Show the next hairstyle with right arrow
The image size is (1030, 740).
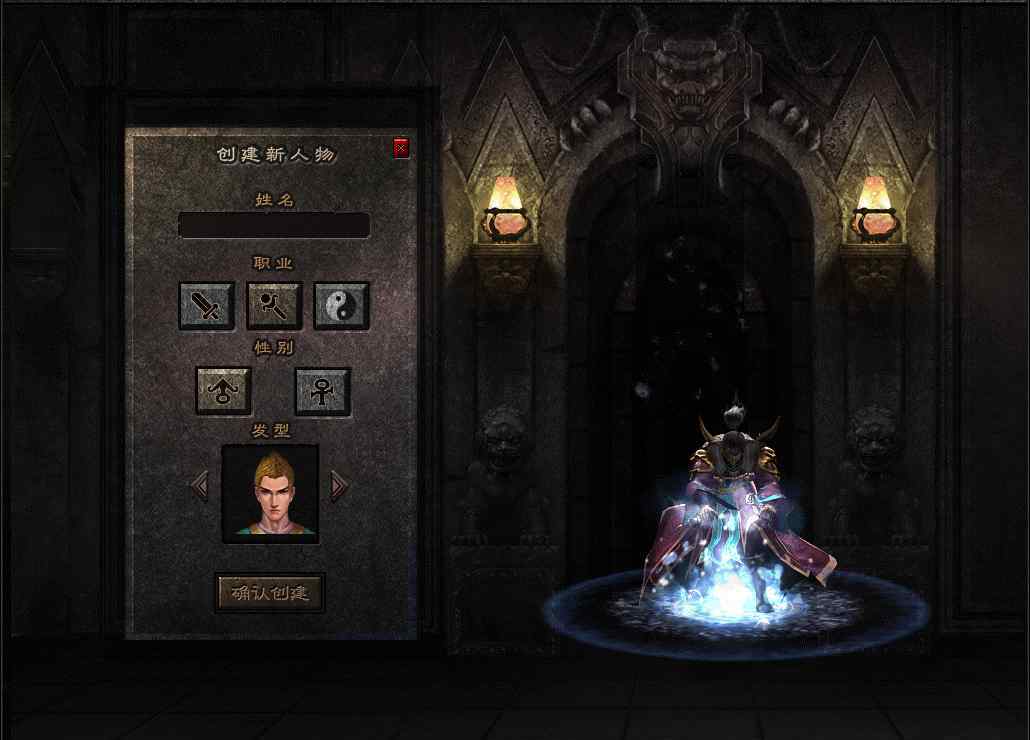[339, 486]
